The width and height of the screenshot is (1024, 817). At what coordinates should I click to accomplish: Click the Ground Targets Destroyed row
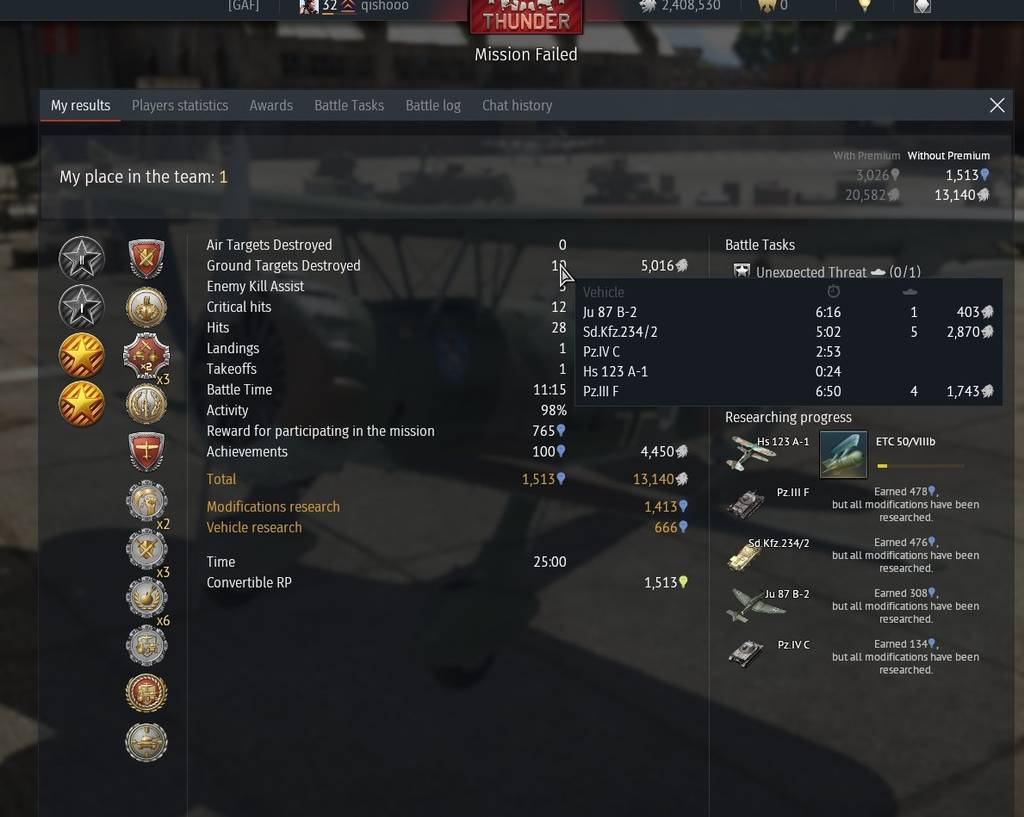point(283,265)
